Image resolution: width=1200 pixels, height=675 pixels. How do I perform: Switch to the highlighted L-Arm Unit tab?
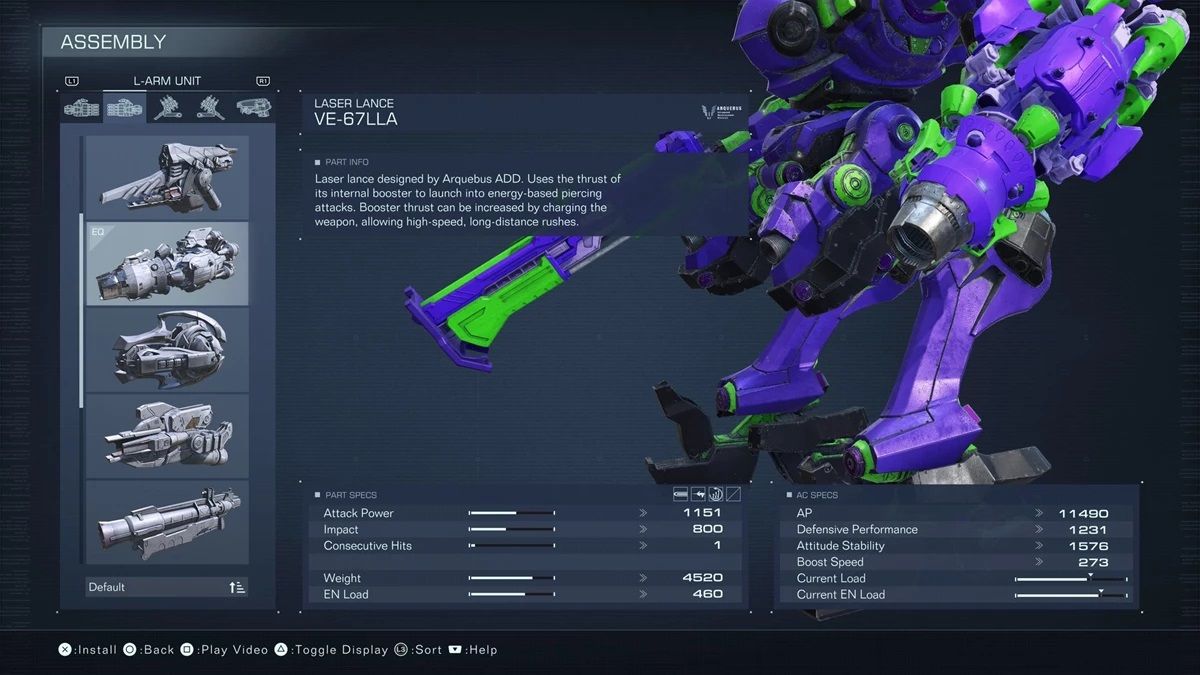[124, 108]
